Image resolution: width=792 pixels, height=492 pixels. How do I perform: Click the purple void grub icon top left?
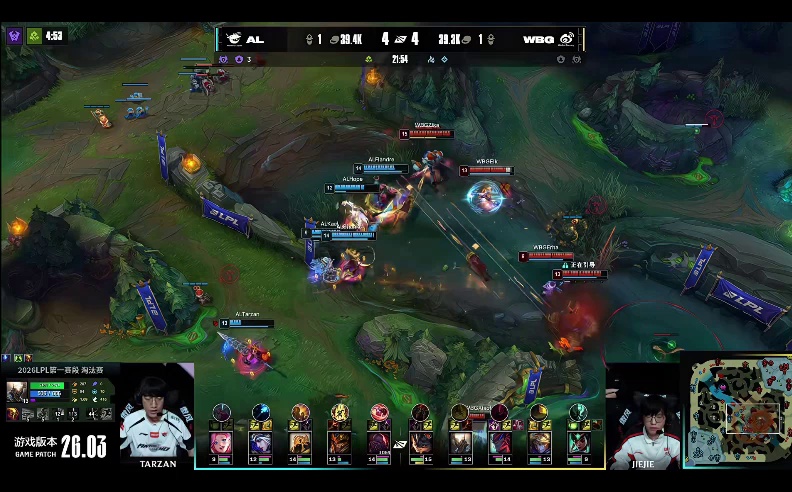coord(14,36)
